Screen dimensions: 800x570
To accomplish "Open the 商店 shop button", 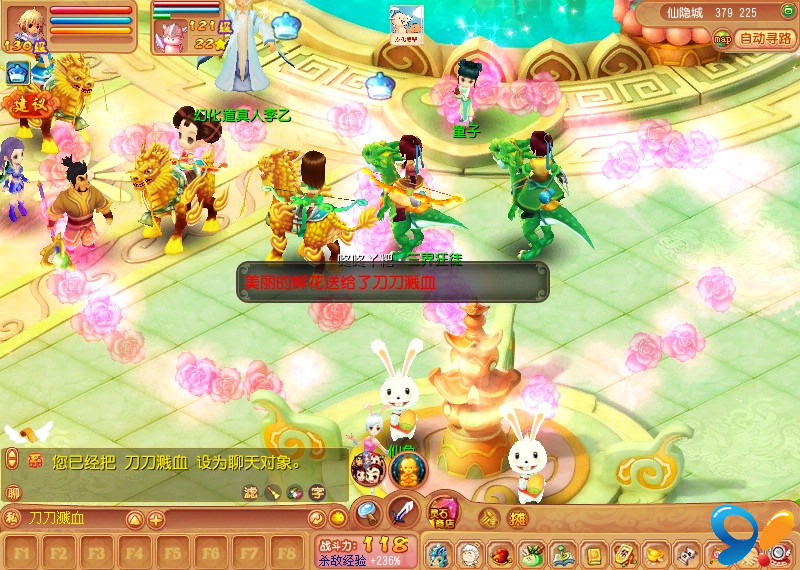I will click(442, 513).
